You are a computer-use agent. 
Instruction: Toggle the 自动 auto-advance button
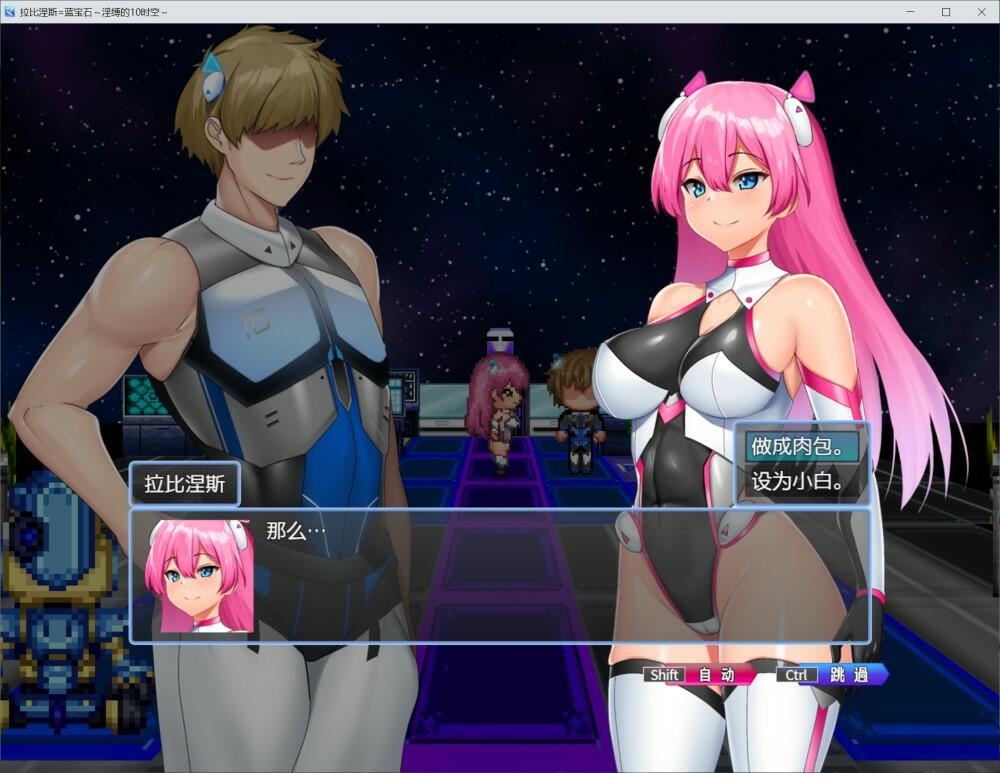point(701,675)
